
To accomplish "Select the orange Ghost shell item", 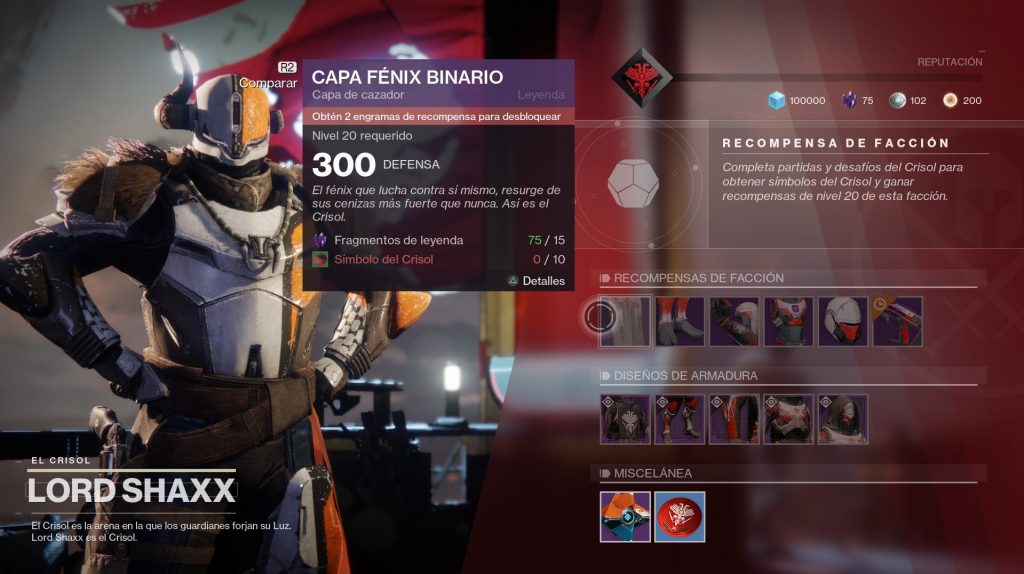I will tap(626, 517).
